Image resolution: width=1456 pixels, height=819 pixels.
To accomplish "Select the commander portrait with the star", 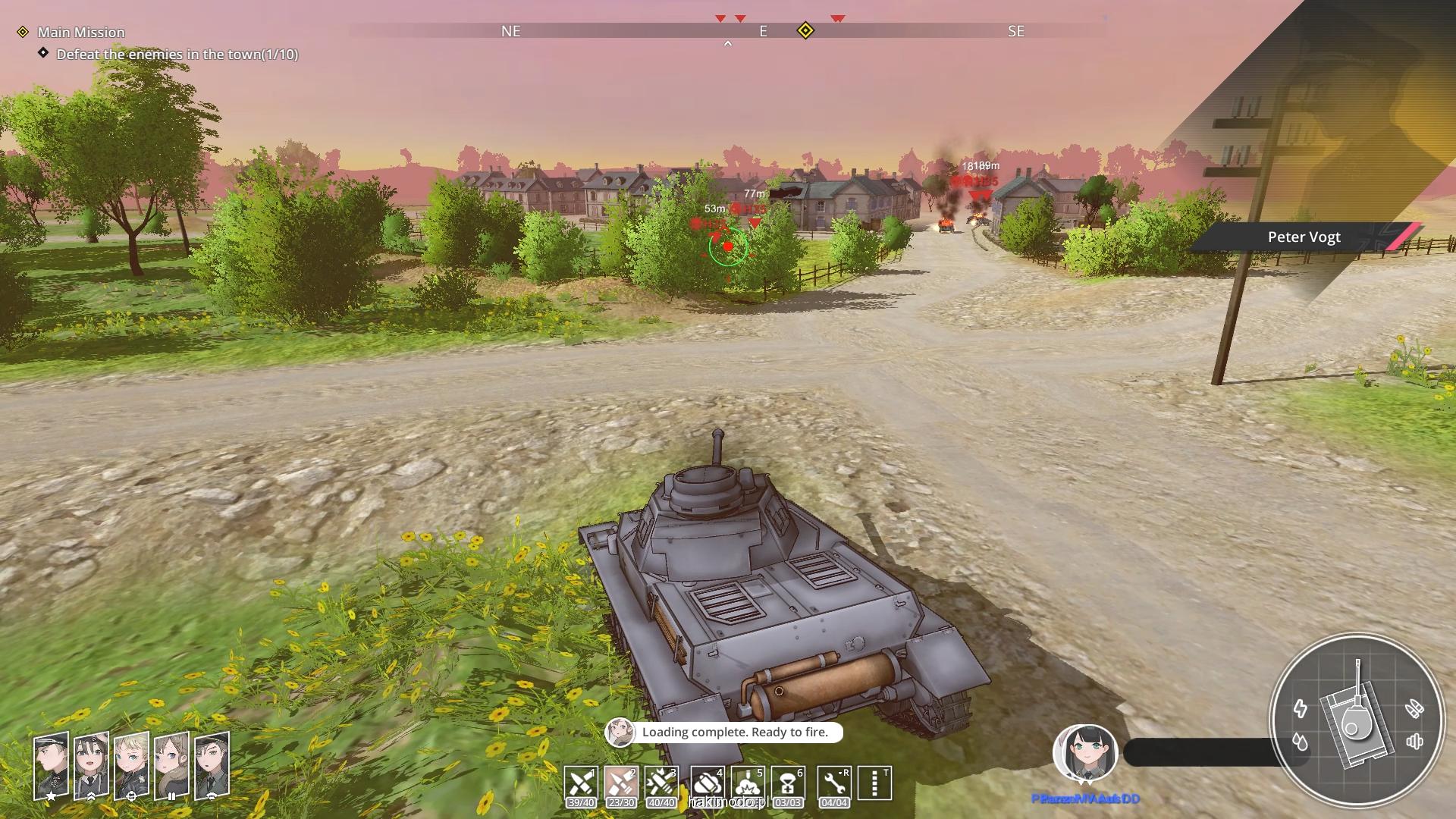I will coord(51,764).
